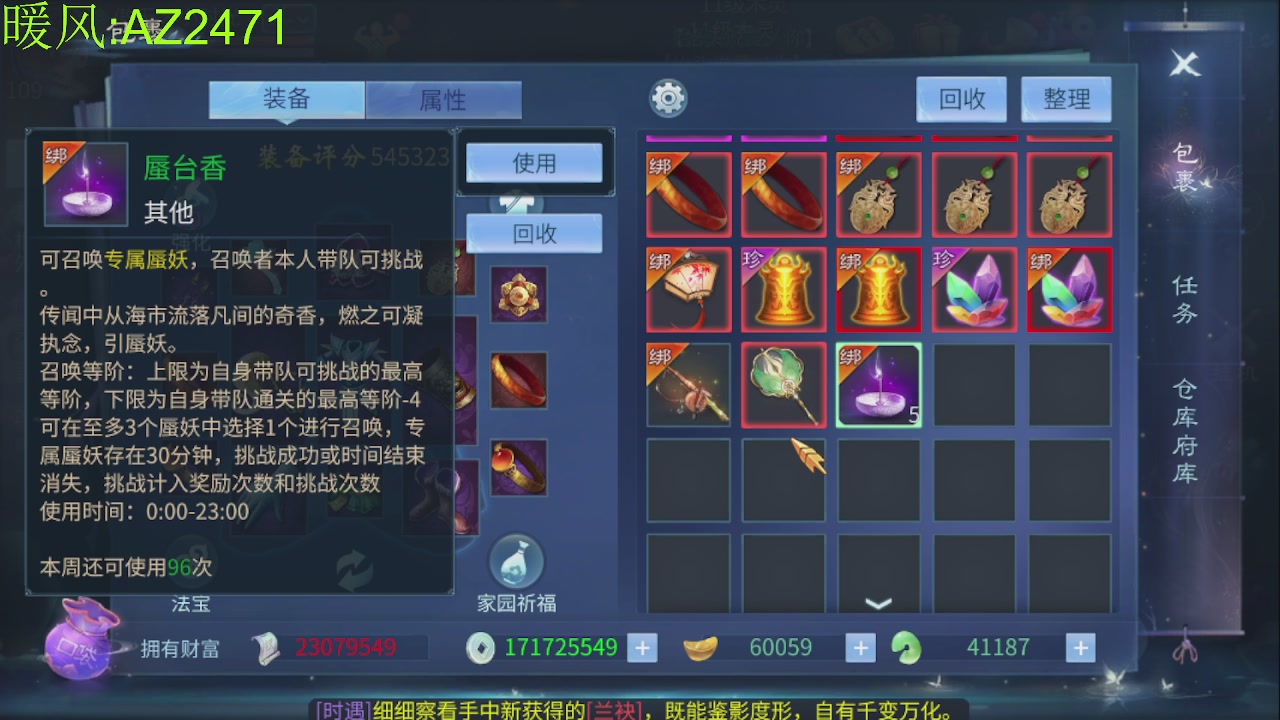Expand more inventory rows via the down chevron
Image resolution: width=1280 pixels, height=720 pixels.
(x=879, y=600)
